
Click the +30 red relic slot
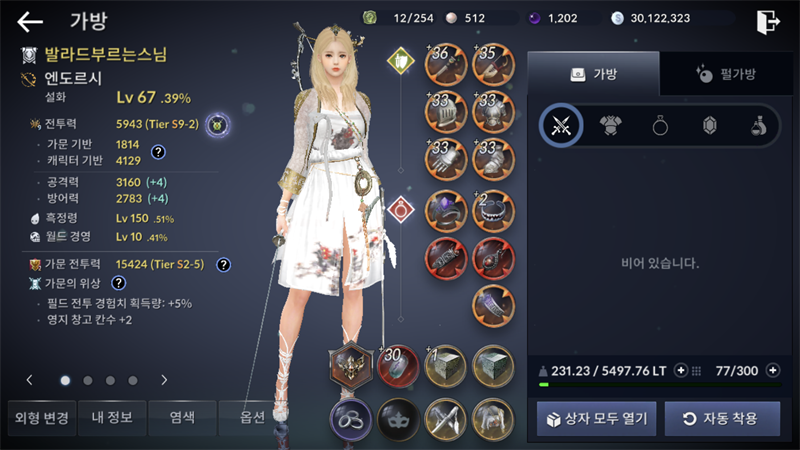coord(397,366)
